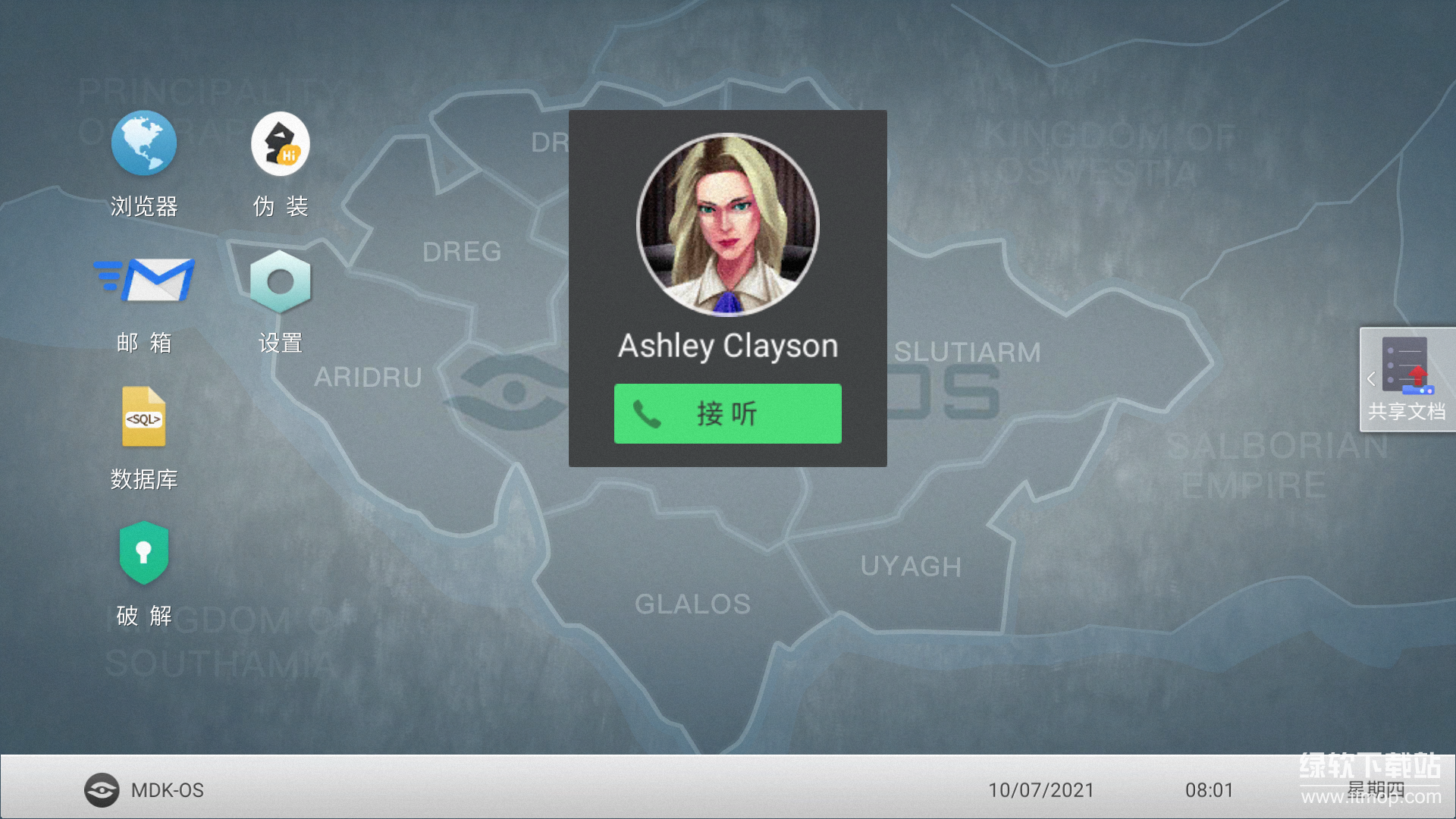
Task: Launch the 伪装 disguise app
Action: click(280, 144)
